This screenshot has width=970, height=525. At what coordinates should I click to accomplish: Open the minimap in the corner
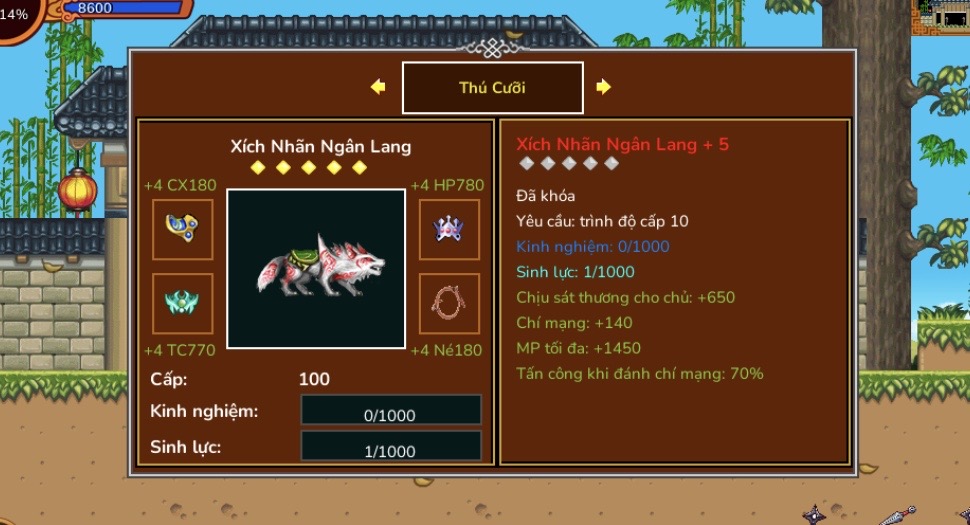pyautogui.click(x=941, y=16)
